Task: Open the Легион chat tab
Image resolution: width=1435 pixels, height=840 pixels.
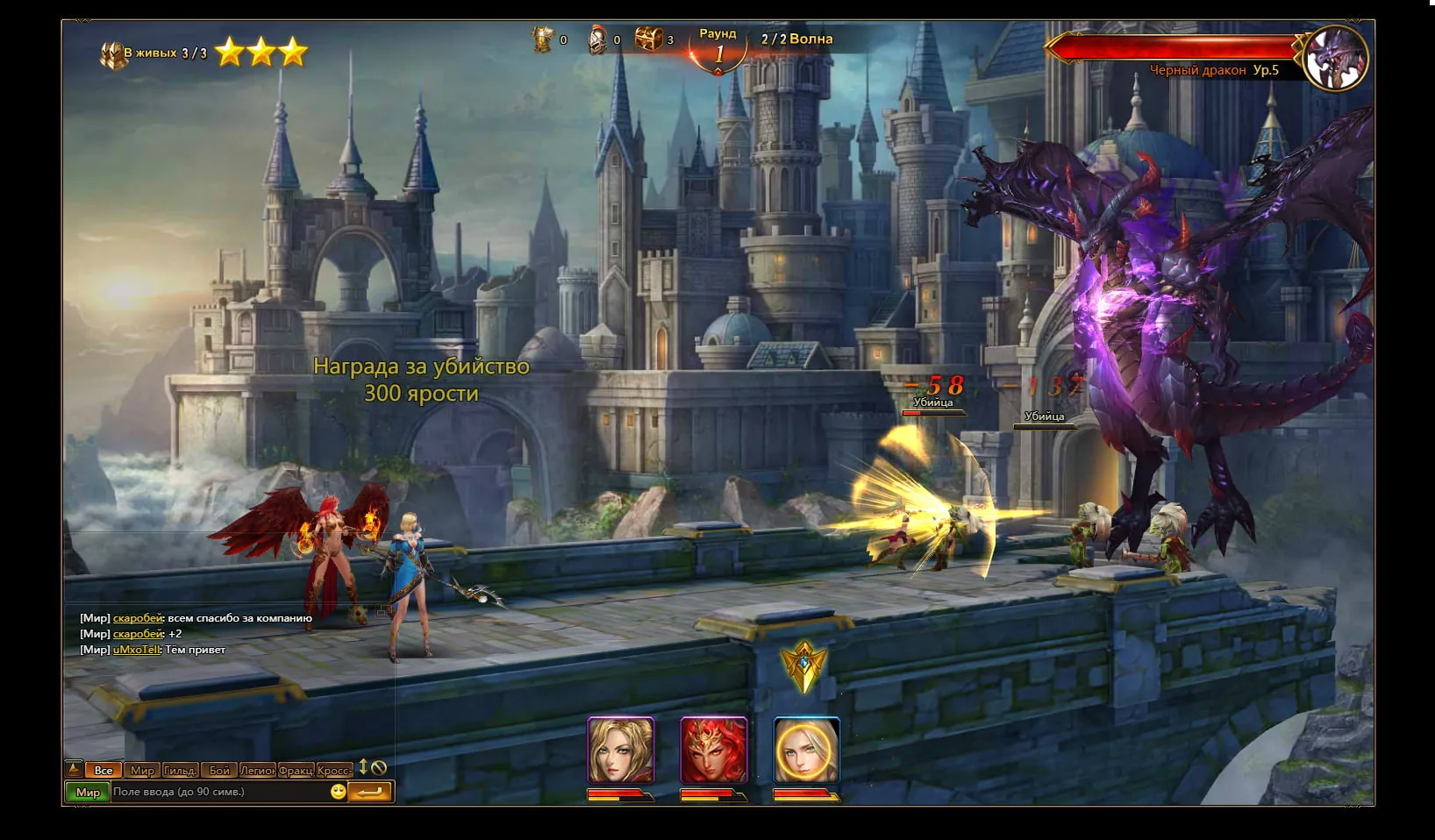Action: coord(258,770)
